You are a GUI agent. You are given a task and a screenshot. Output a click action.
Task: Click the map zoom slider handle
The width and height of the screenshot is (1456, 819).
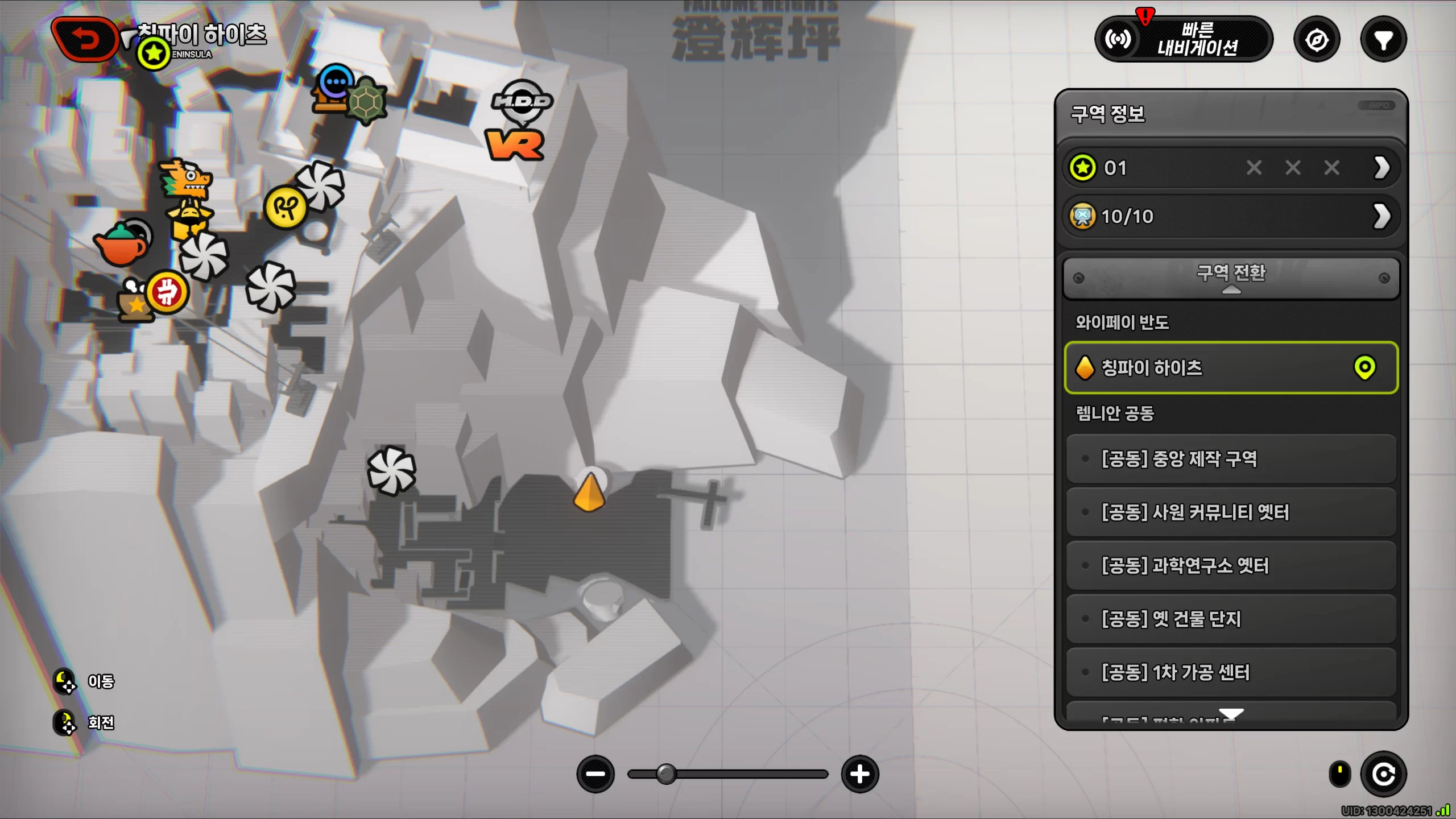click(666, 774)
